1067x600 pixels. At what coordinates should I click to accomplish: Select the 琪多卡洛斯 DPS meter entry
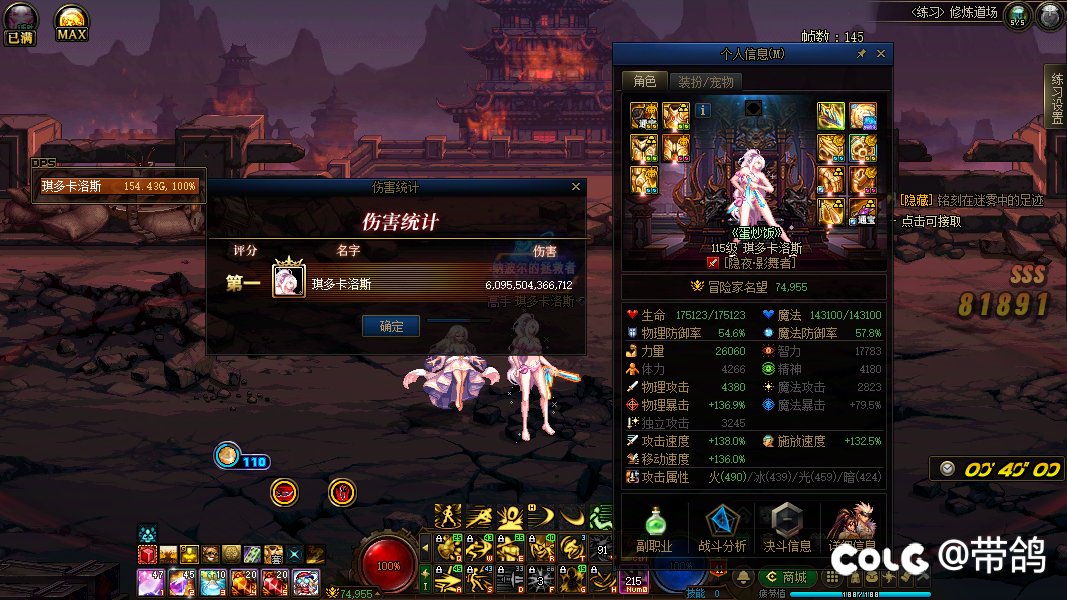tap(118, 186)
